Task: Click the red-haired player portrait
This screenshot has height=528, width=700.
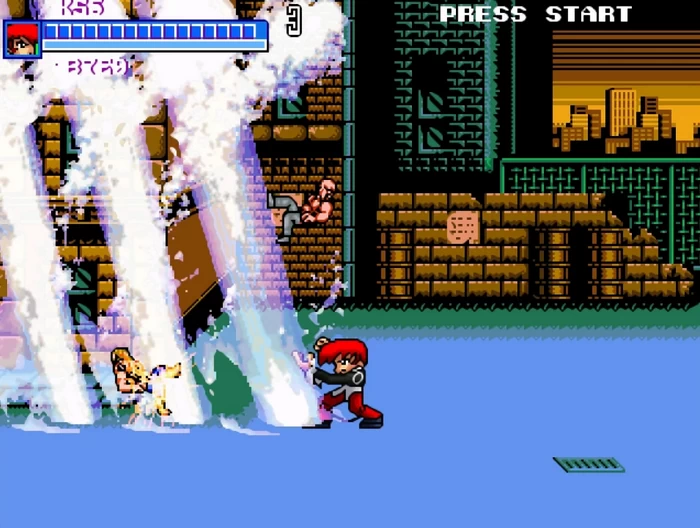Action: (x=21, y=39)
